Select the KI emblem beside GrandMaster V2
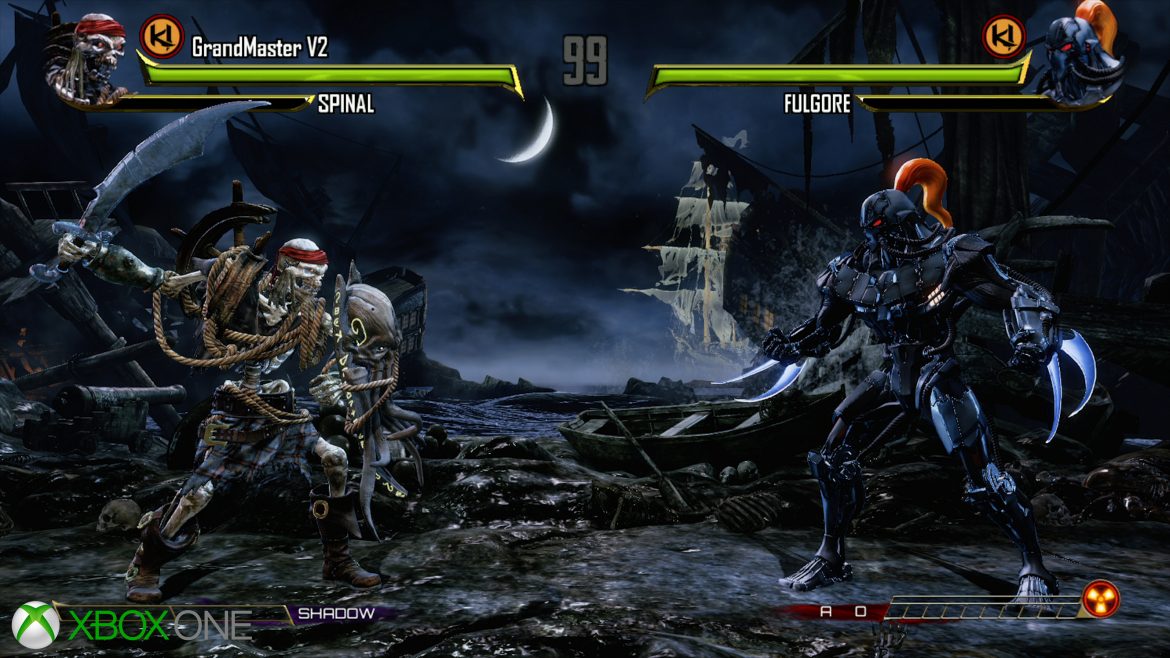 pyautogui.click(x=160, y=36)
